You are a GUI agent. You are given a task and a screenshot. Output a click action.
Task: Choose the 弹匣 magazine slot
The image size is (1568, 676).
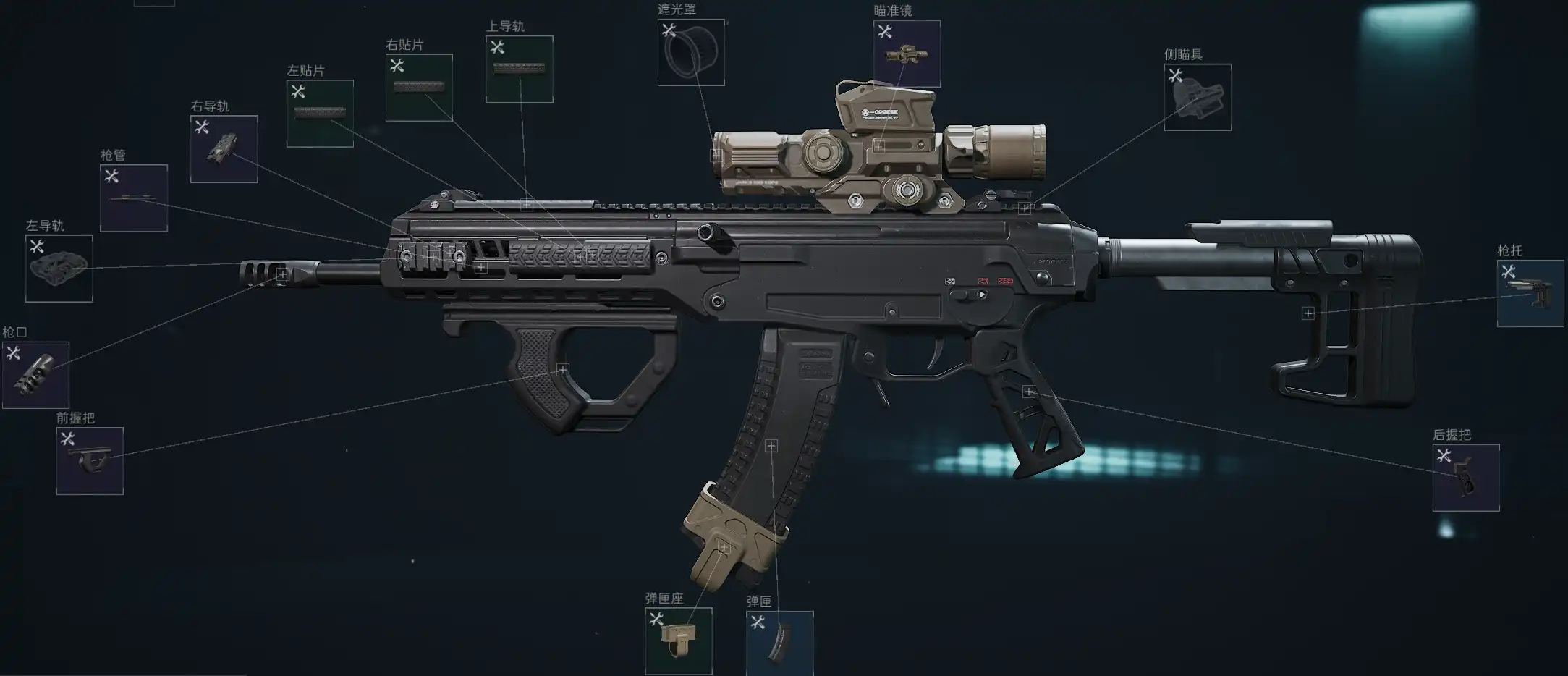pyautogui.click(x=779, y=643)
